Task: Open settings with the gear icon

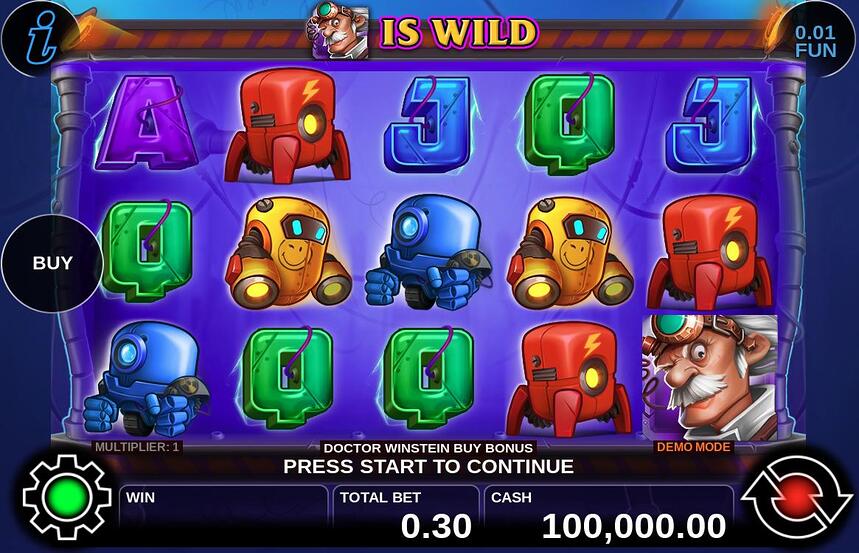Action: click(66, 497)
